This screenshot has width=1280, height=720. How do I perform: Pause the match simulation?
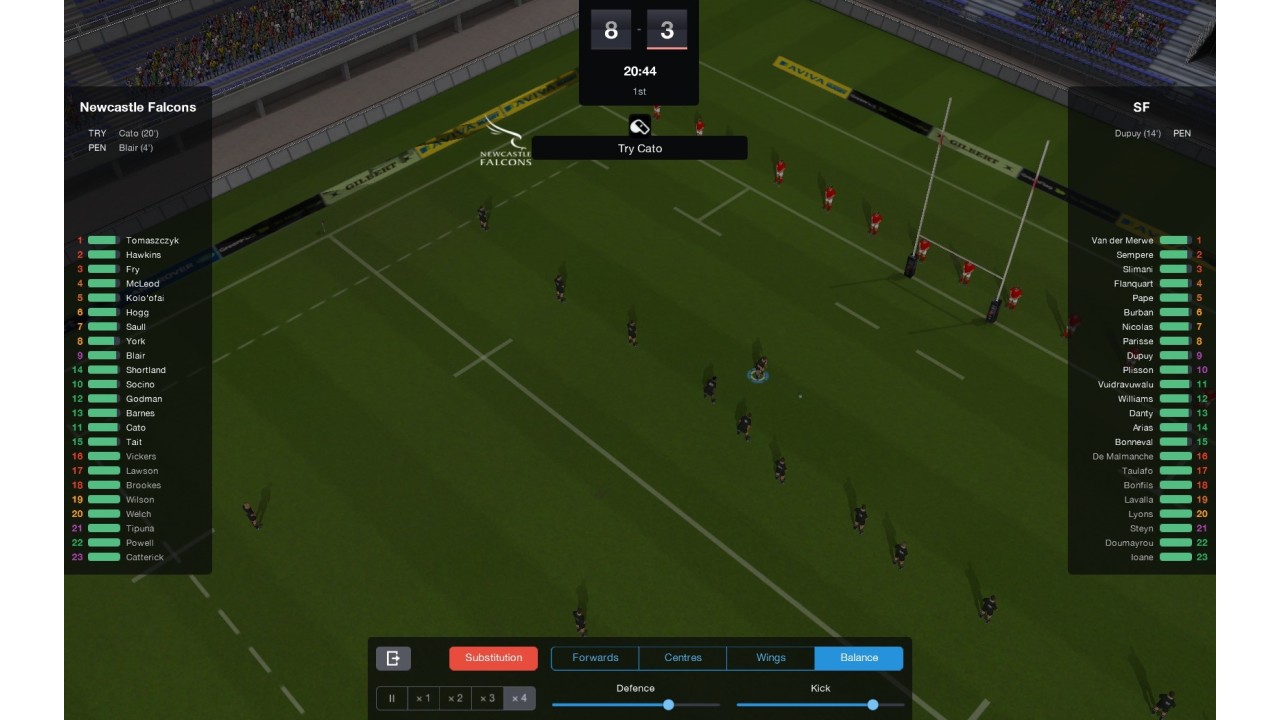click(x=392, y=698)
